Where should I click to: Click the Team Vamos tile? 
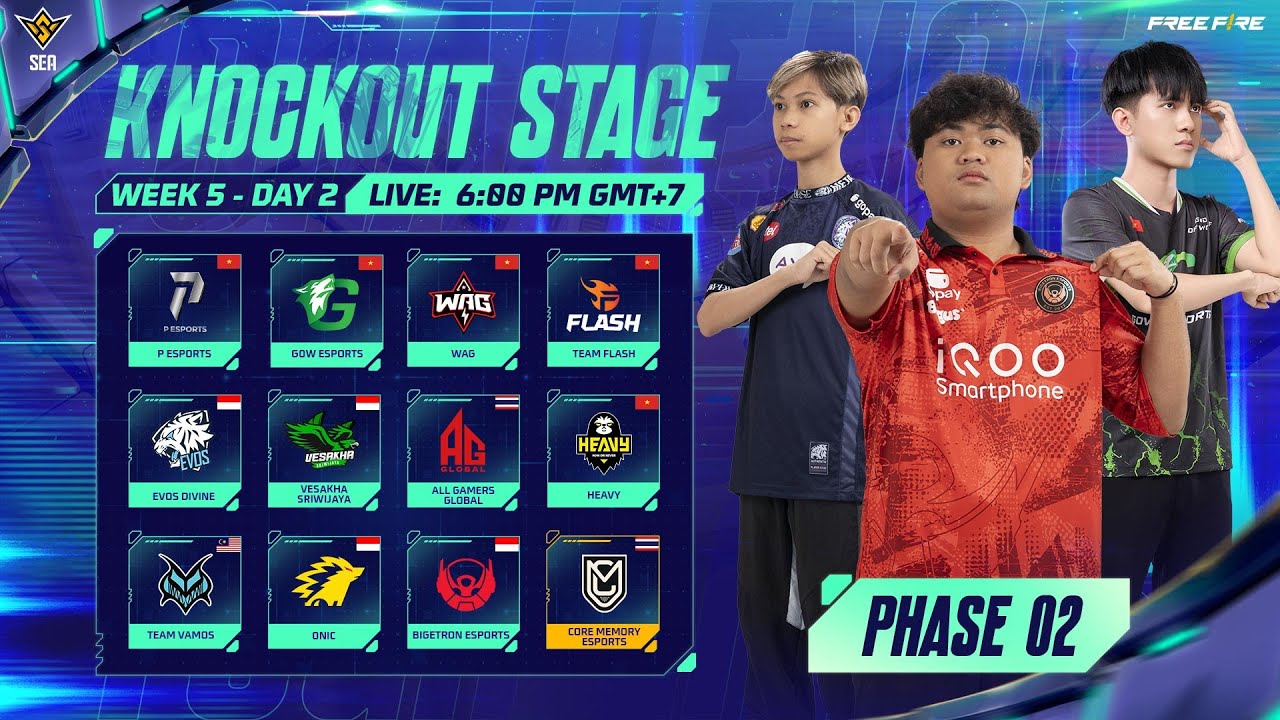(x=184, y=592)
